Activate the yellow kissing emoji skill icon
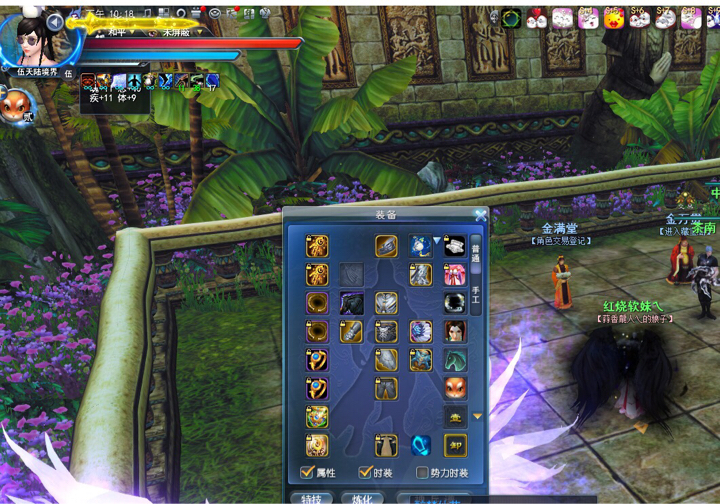720x504 pixels. pos(612,17)
